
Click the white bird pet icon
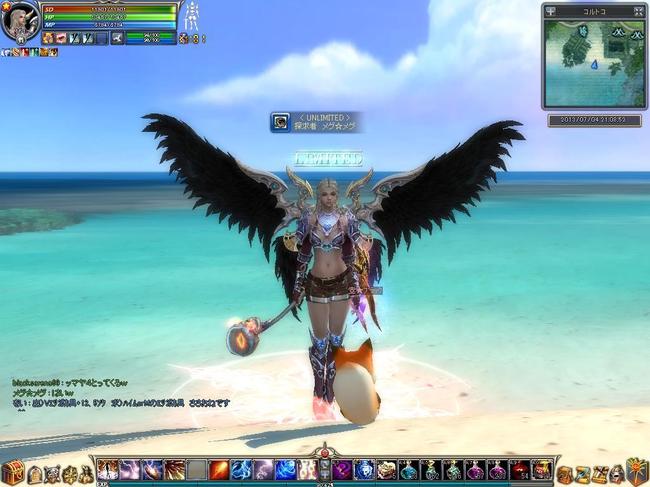tap(118, 38)
